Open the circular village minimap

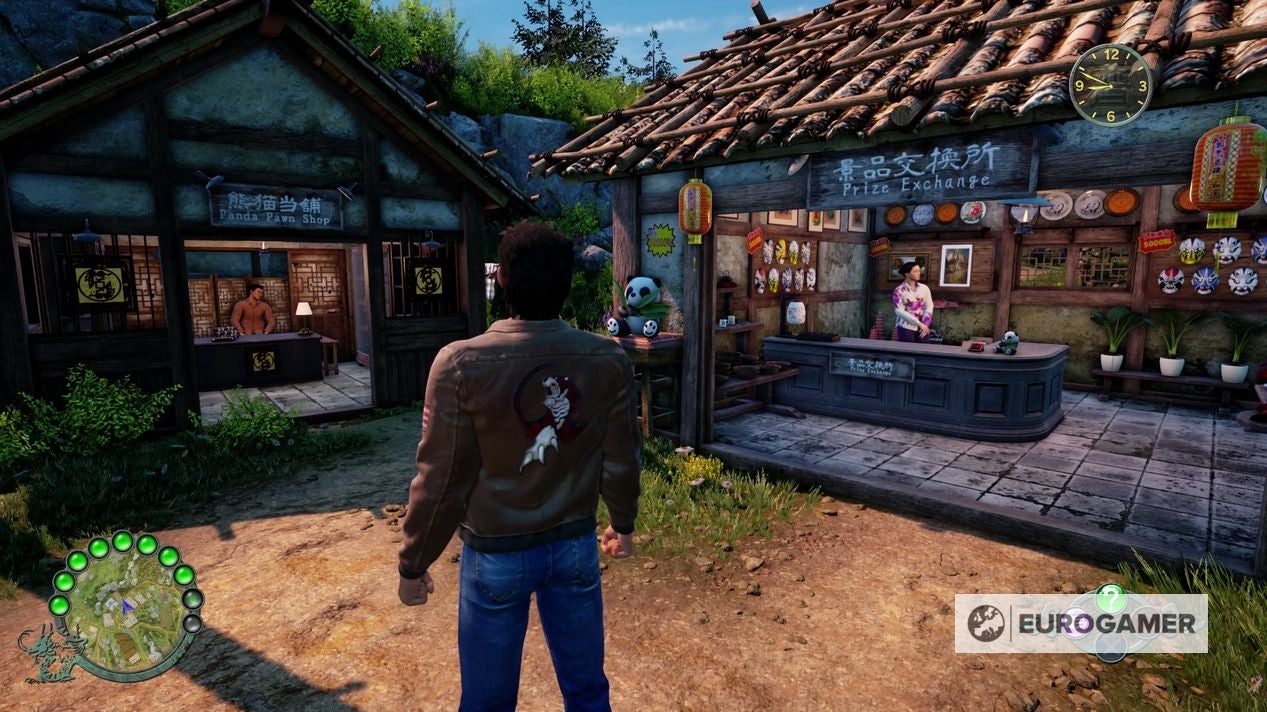(x=122, y=605)
